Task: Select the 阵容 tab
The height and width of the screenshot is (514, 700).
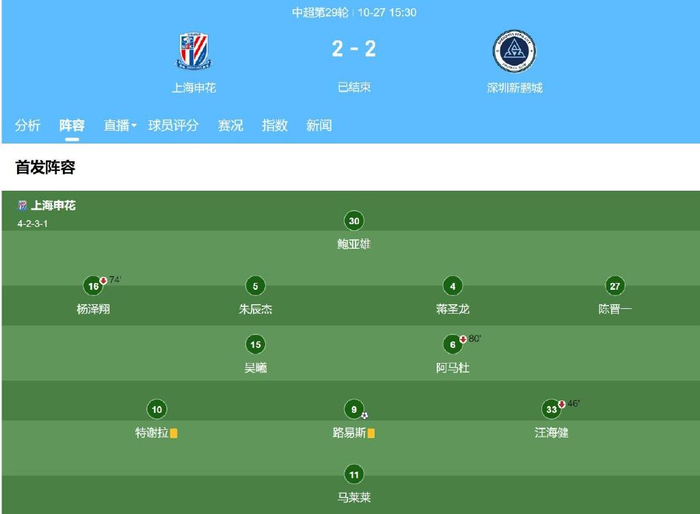Action: [72, 125]
